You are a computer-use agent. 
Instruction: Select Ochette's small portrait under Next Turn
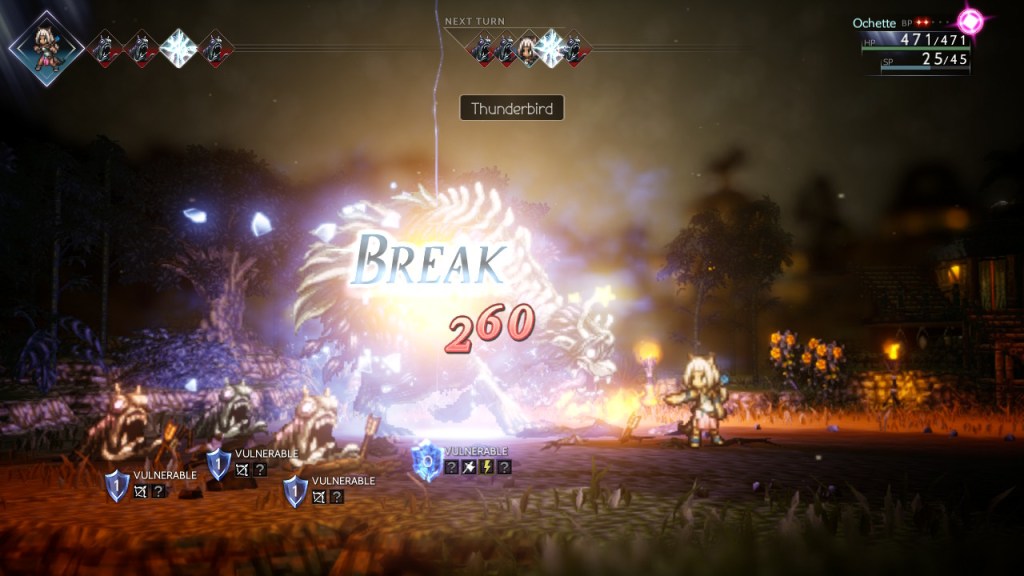click(528, 48)
